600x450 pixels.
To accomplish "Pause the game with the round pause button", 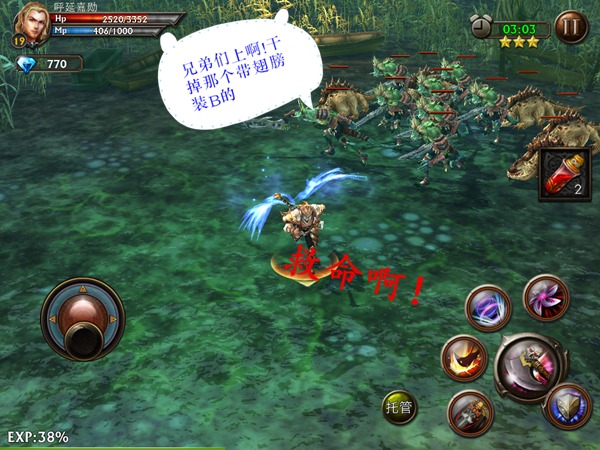I will tap(571, 26).
